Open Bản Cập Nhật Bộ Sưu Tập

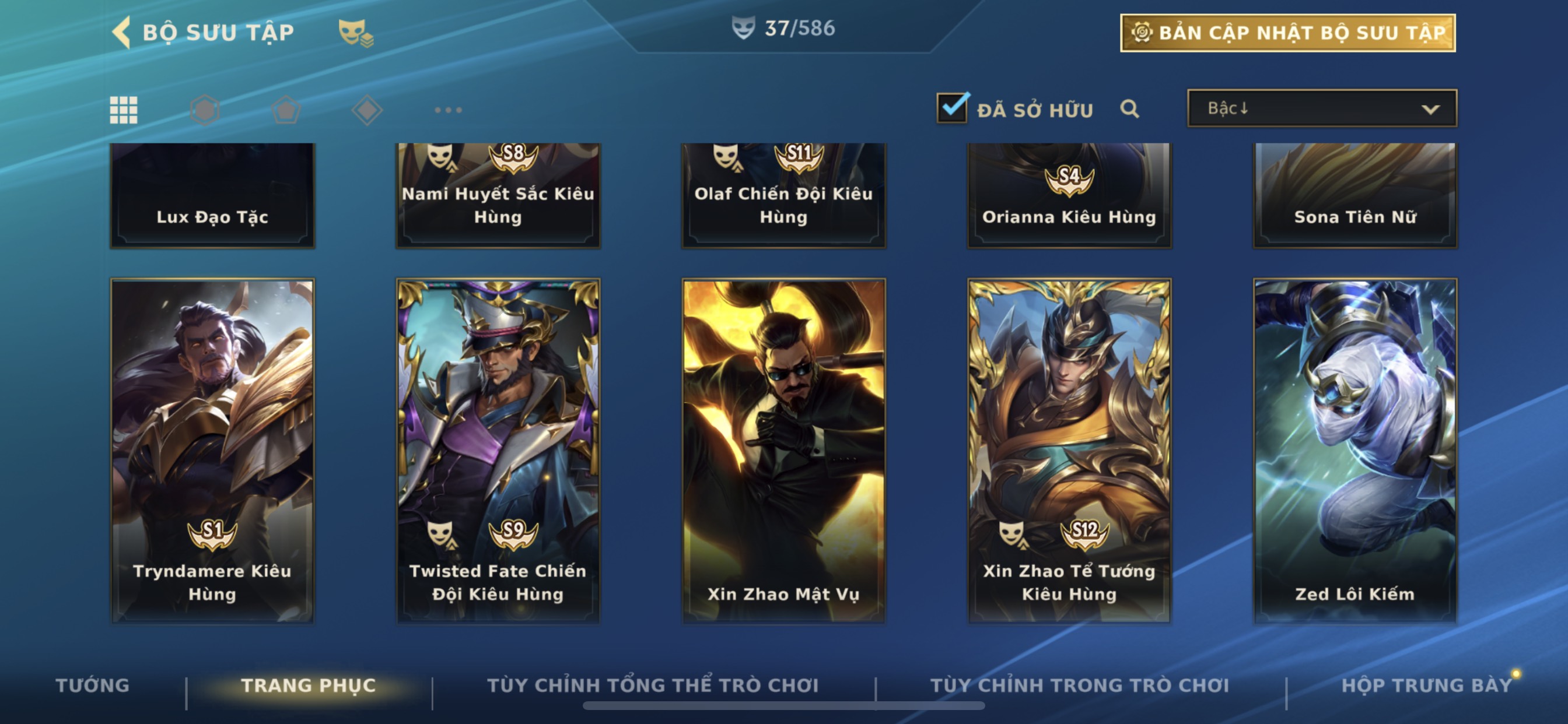pyautogui.click(x=1287, y=33)
